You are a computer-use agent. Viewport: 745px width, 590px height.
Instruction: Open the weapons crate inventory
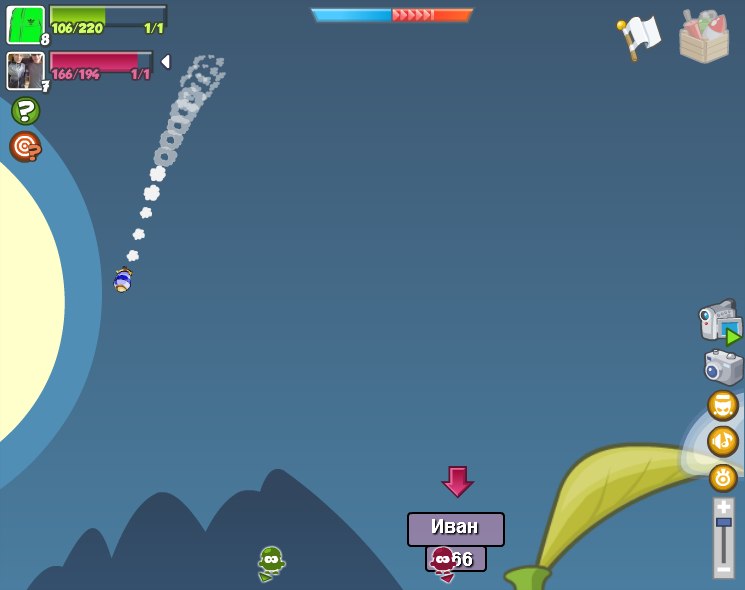(704, 37)
